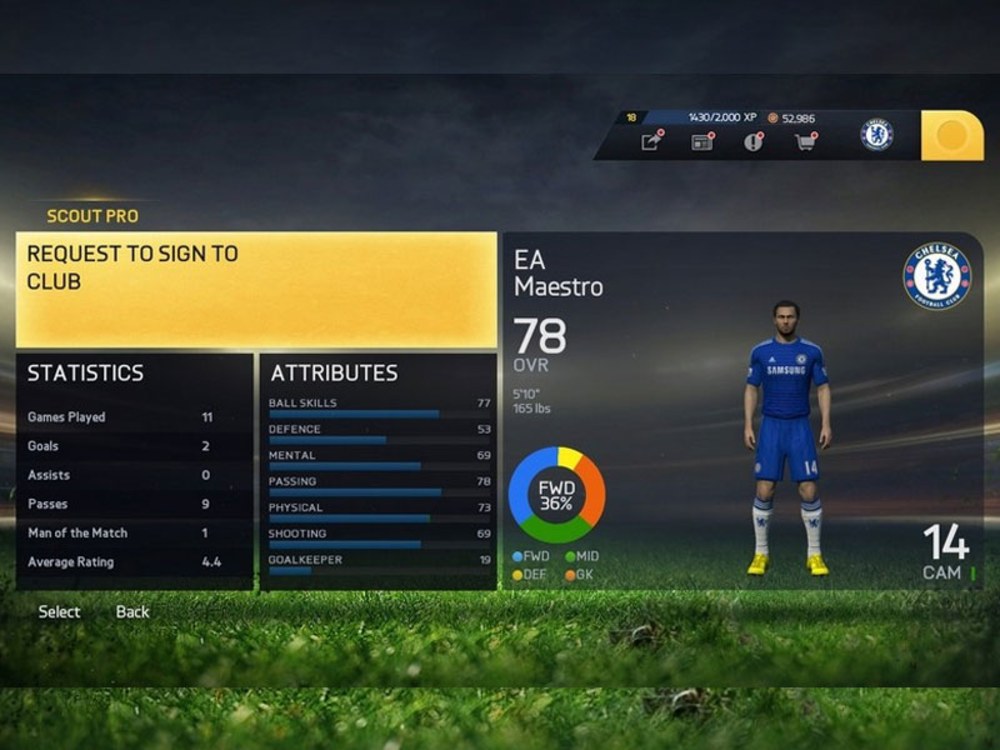
Task: Select the Statistics panel
Action: click(134, 471)
